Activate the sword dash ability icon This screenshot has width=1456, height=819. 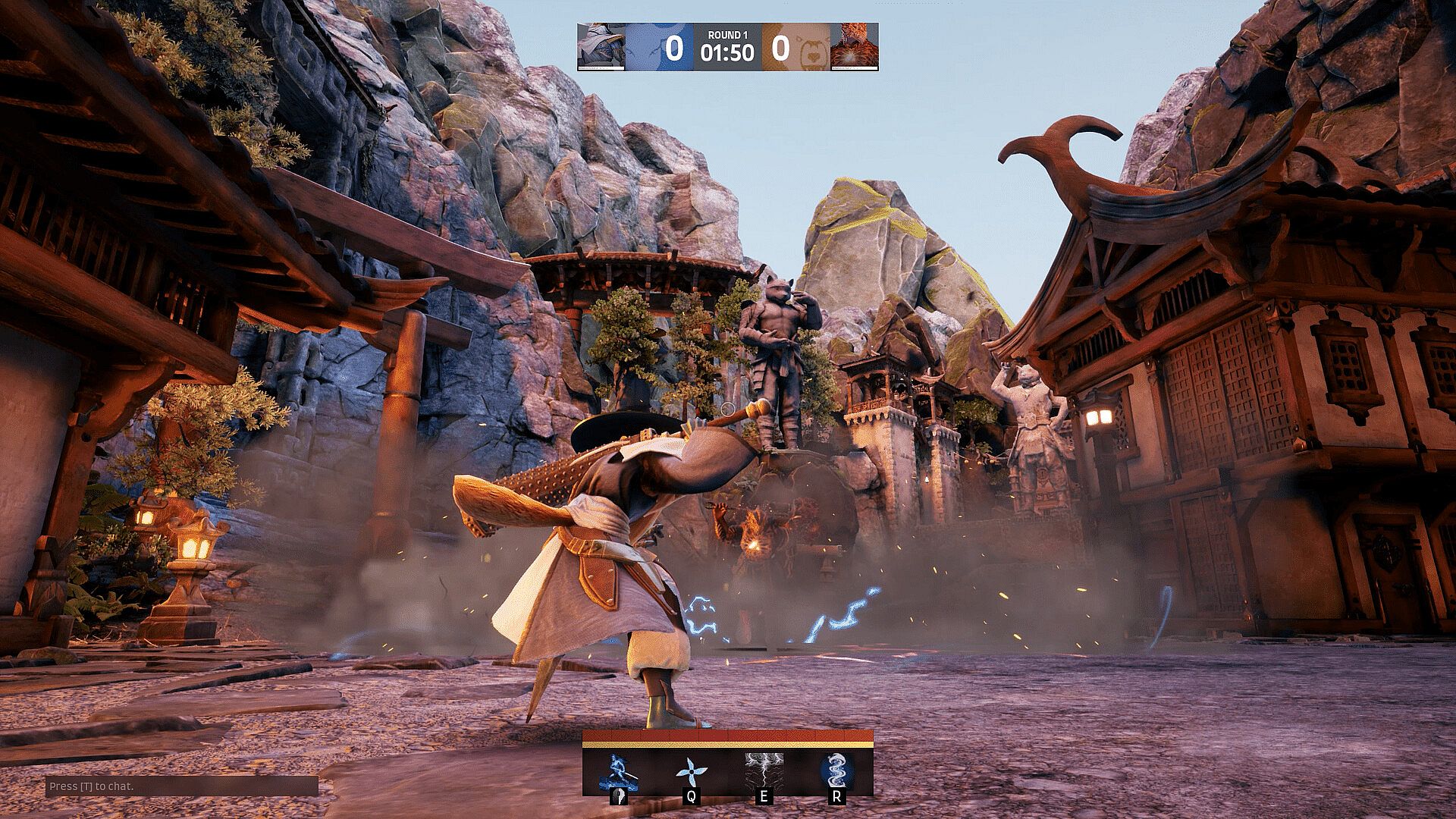point(619,772)
